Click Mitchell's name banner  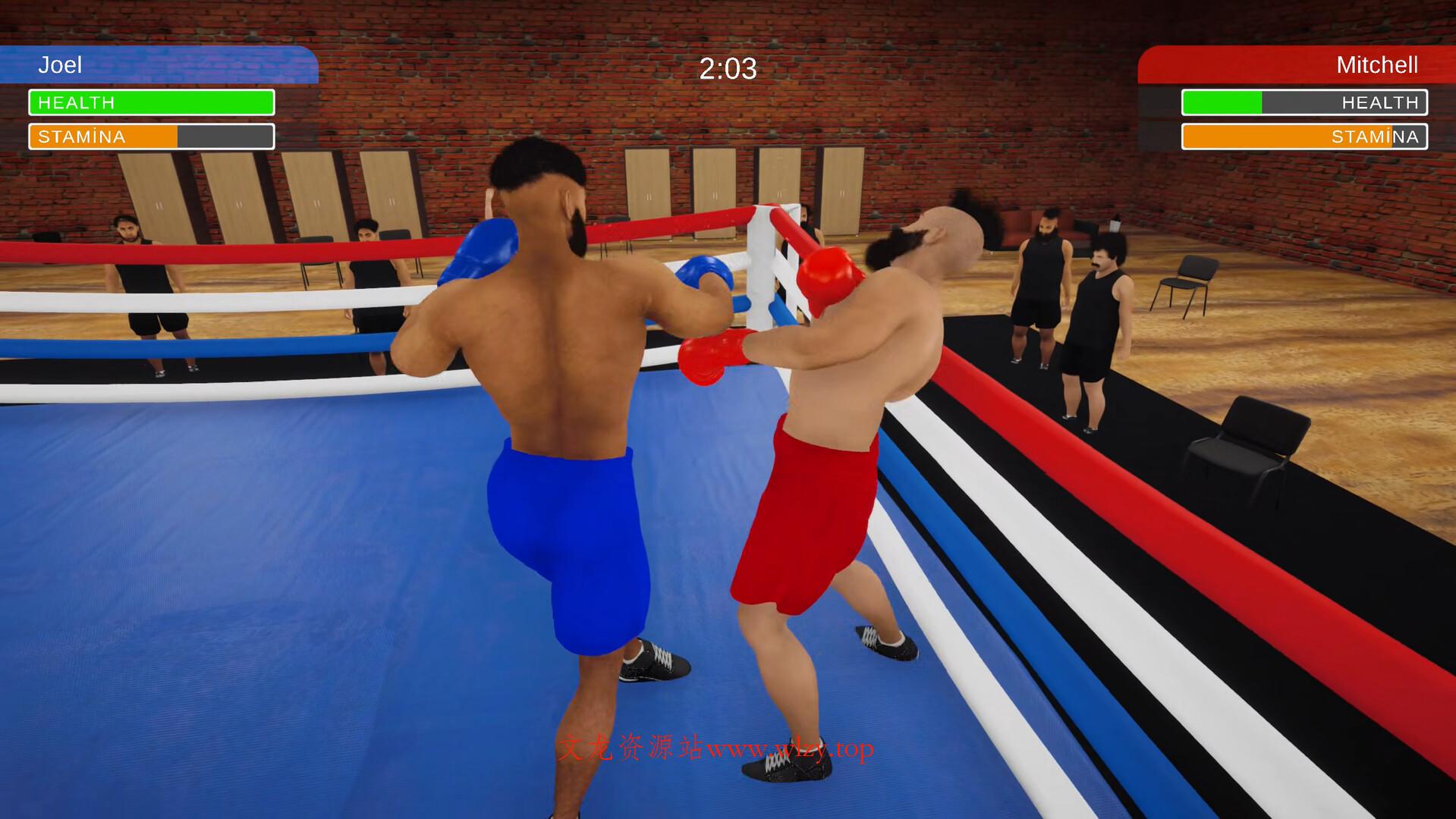pyautogui.click(x=1379, y=65)
